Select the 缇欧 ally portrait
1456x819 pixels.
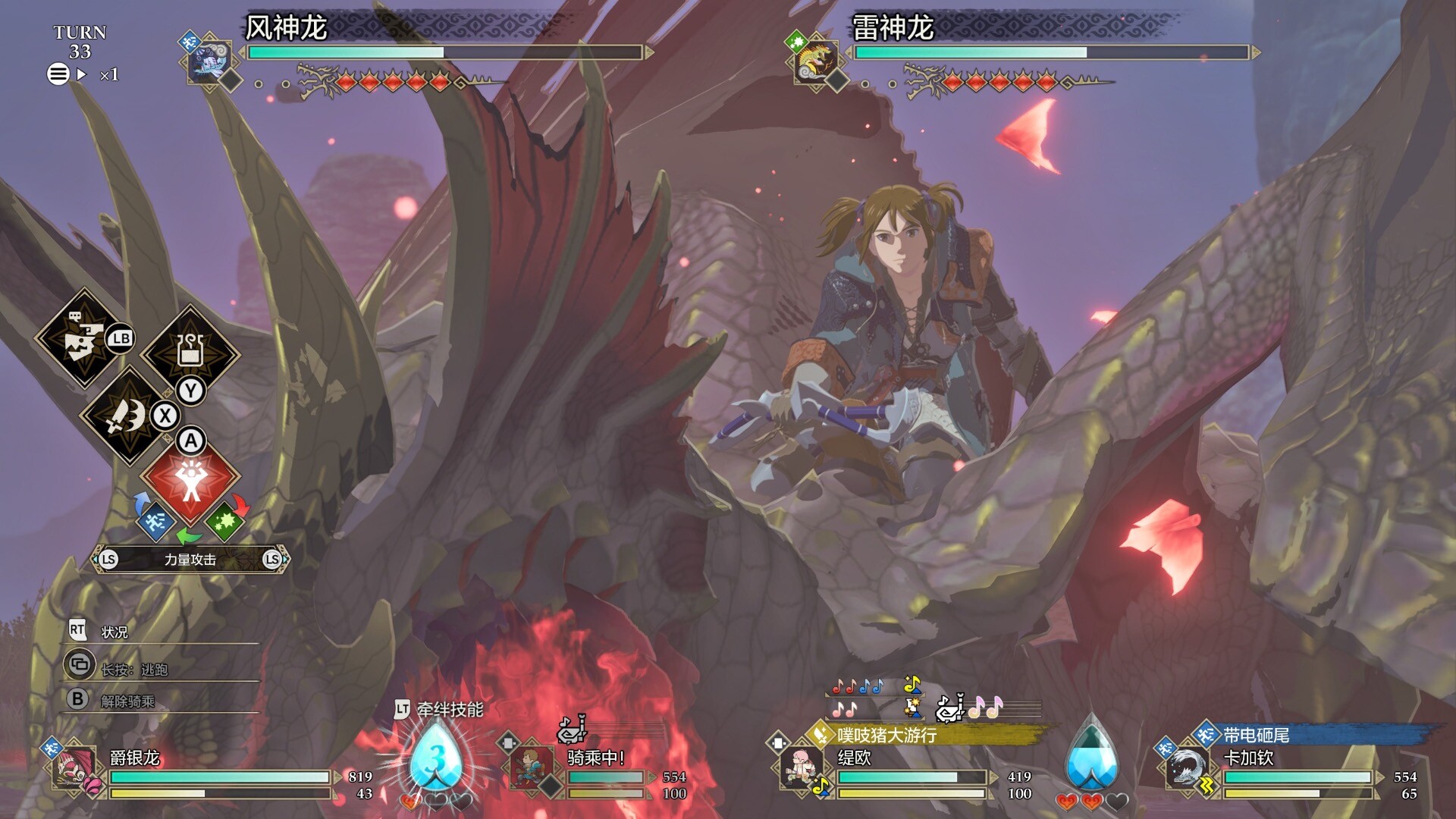click(x=800, y=767)
